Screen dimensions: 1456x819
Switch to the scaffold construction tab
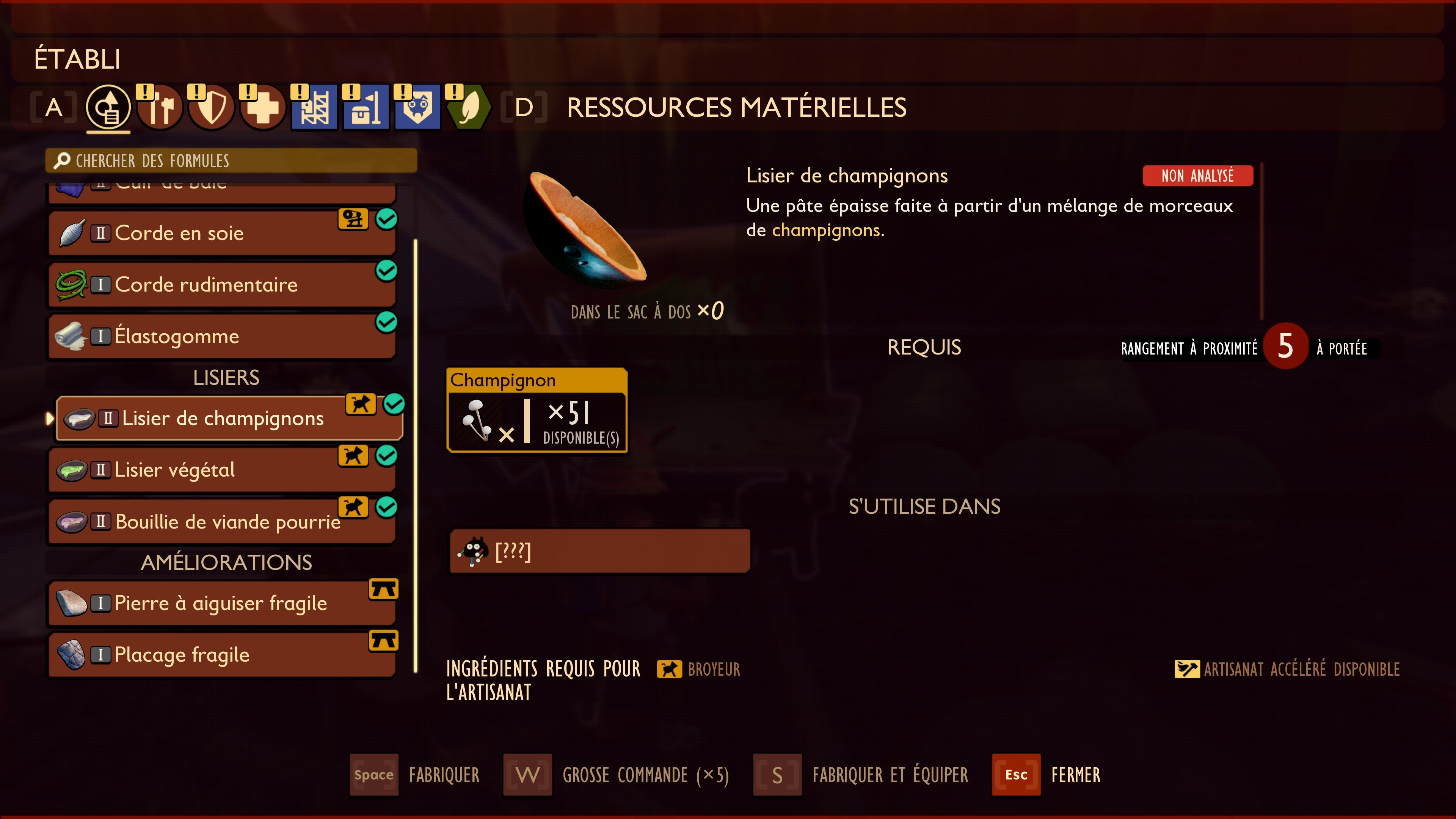point(314,107)
